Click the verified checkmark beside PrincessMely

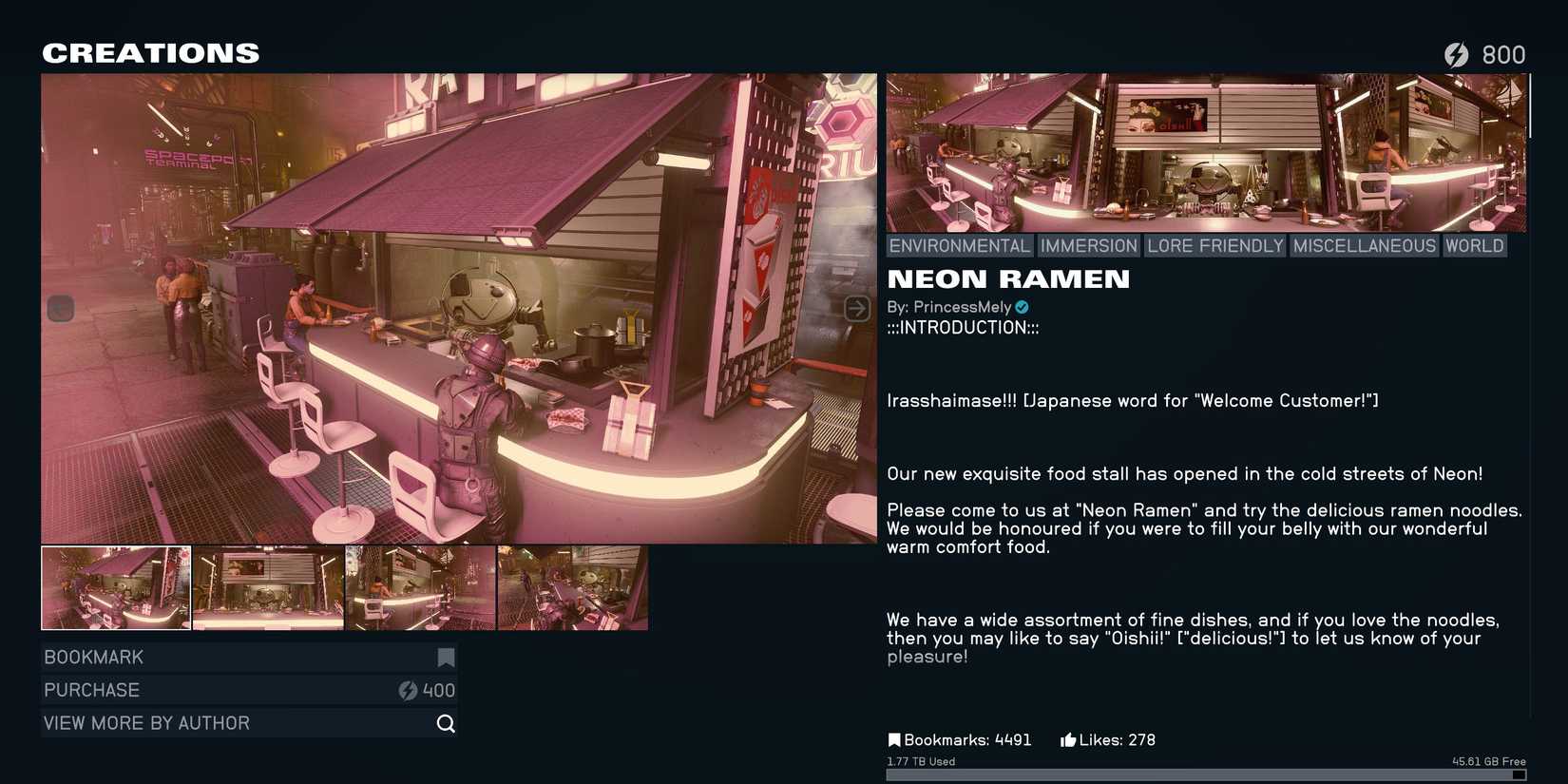(1022, 307)
